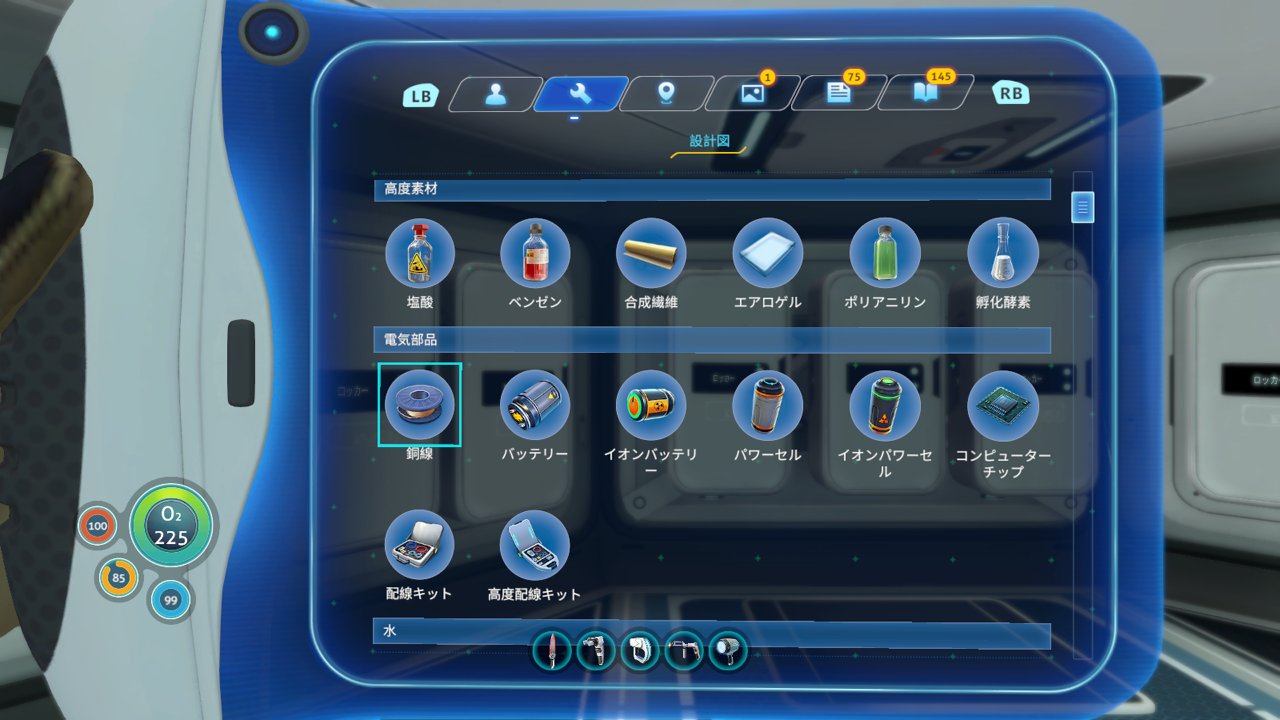Click the blueprint list scrollbar handle
1280x720 pixels.
(1083, 207)
